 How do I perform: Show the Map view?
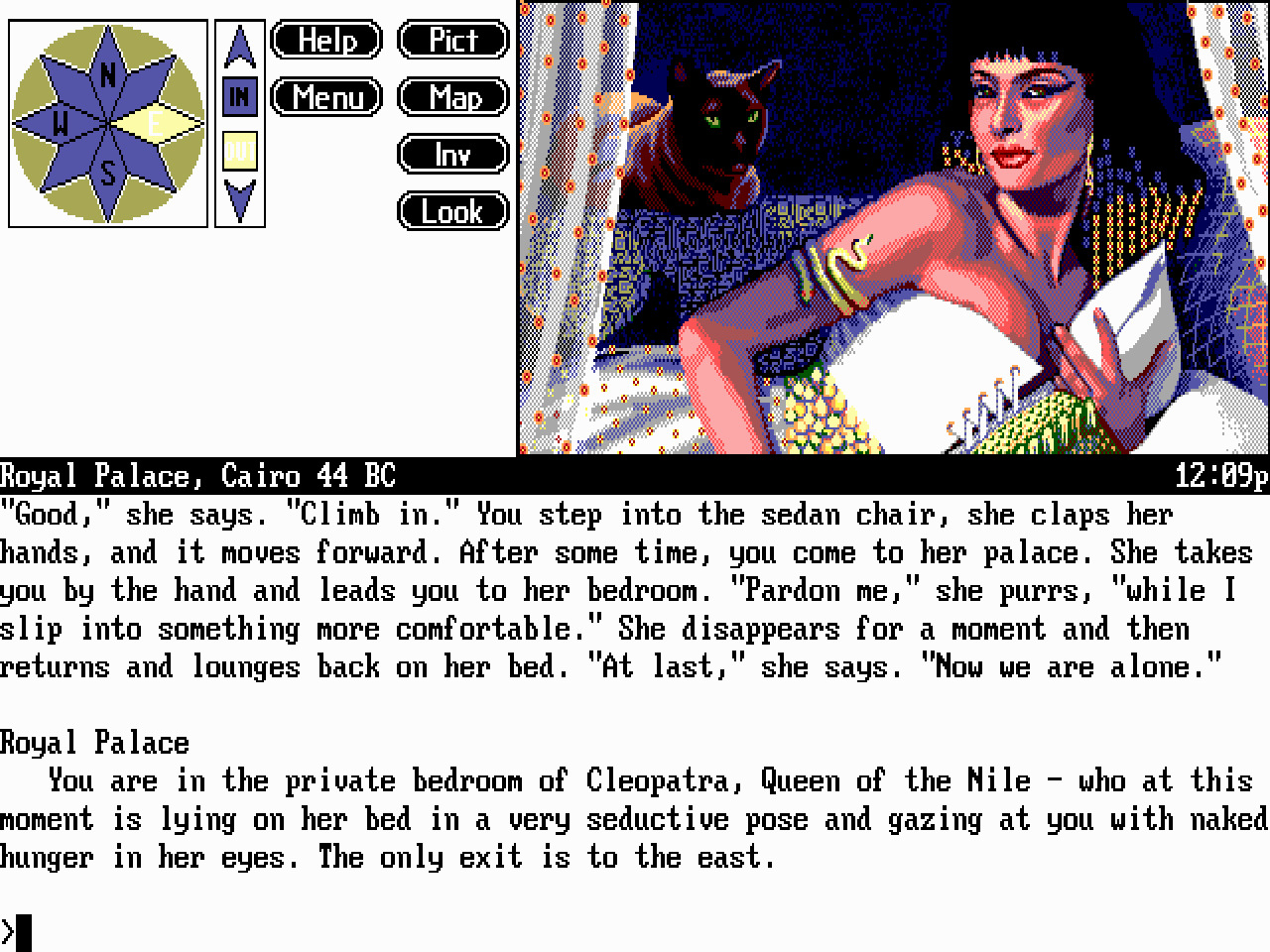[x=452, y=98]
